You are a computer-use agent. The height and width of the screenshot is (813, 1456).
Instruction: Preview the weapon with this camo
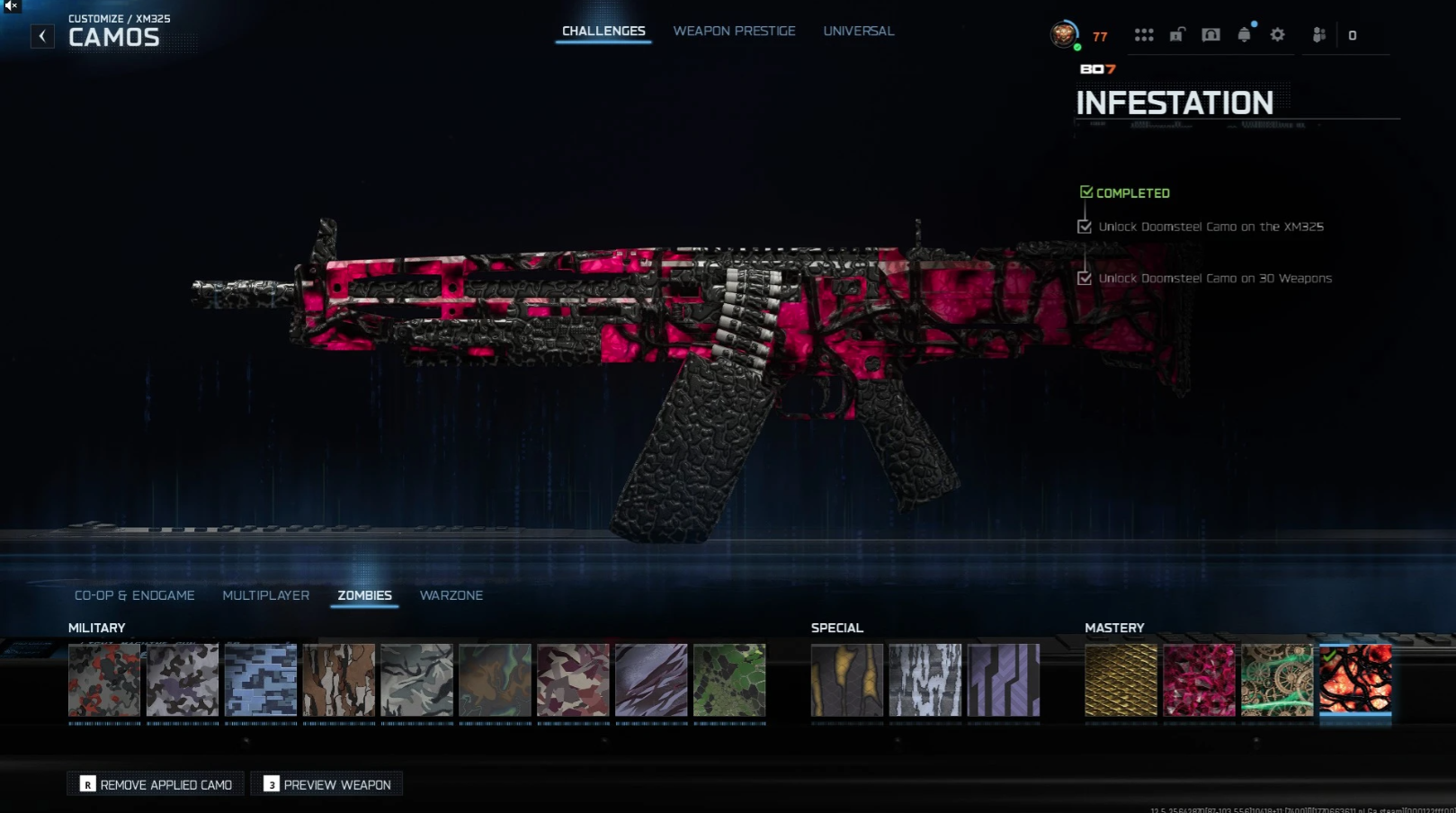coord(327,784)
